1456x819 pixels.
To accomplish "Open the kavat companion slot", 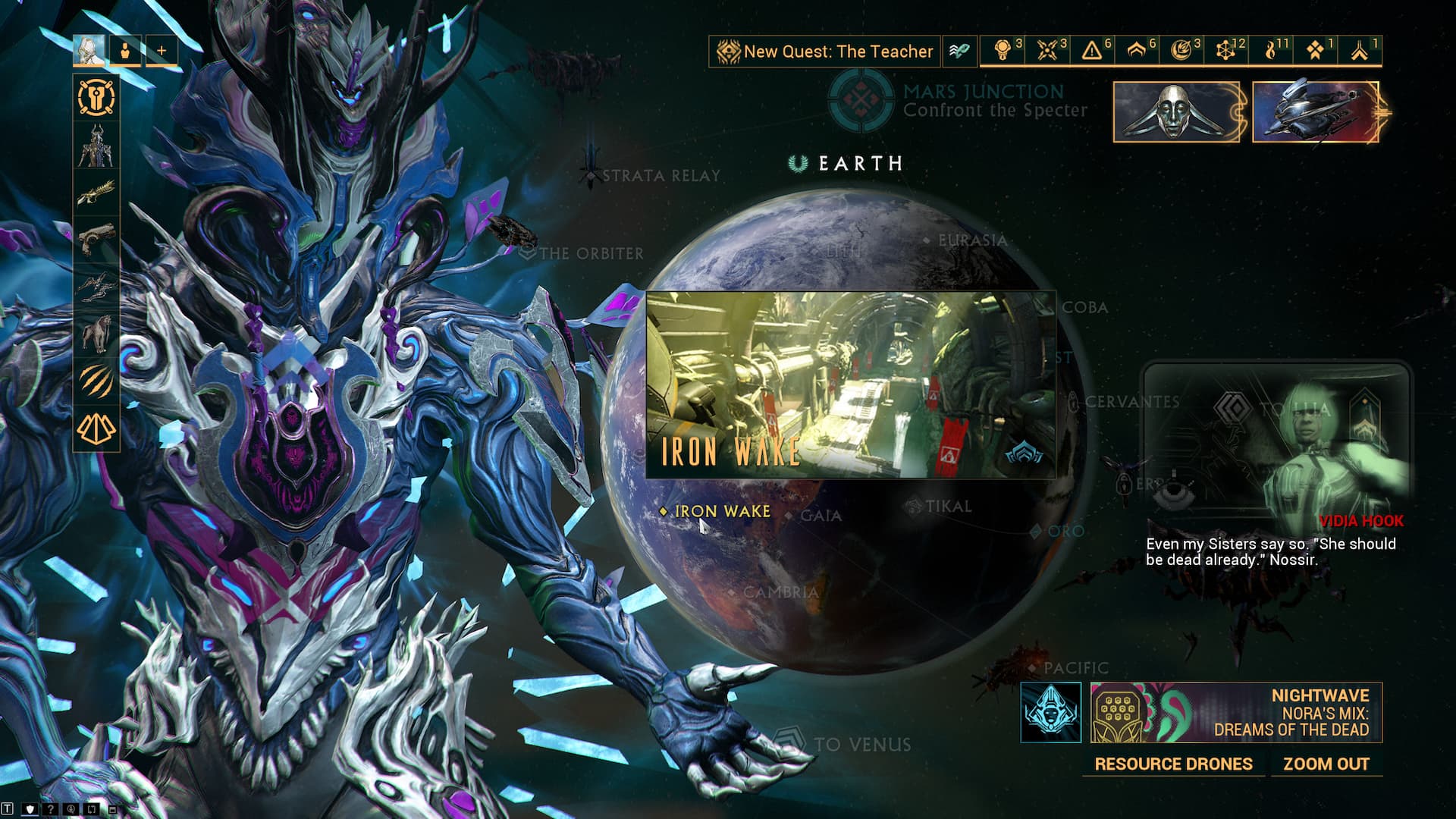I will point(96,334).
